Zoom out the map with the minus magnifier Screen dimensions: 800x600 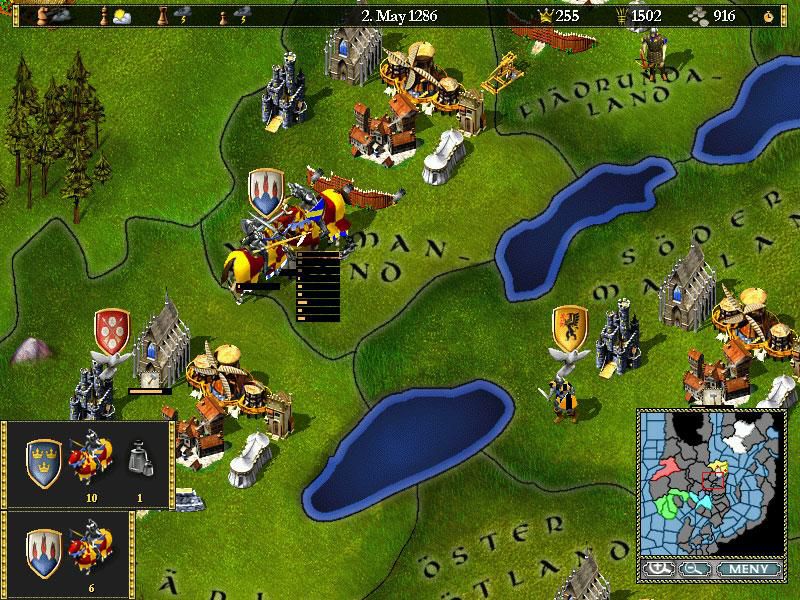pos(691,569)
